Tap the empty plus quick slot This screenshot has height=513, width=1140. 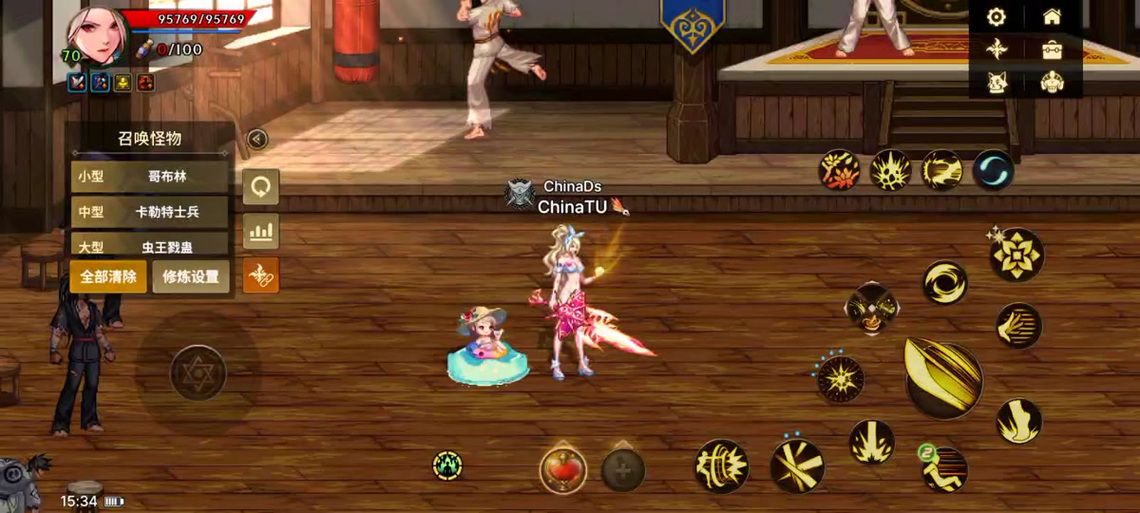[x=622, y=469]
